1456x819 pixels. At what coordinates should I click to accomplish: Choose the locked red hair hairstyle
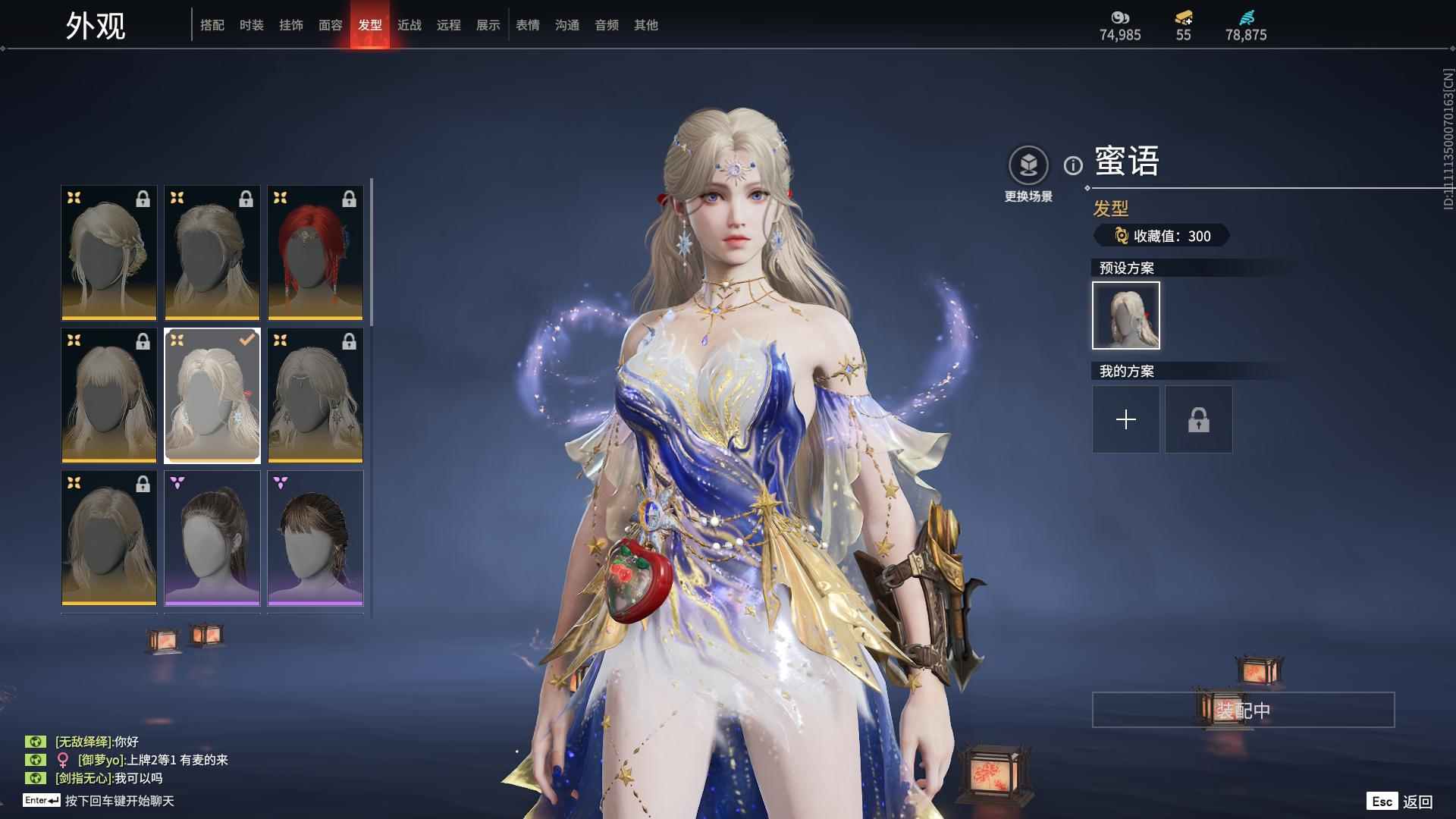[315, 253]
